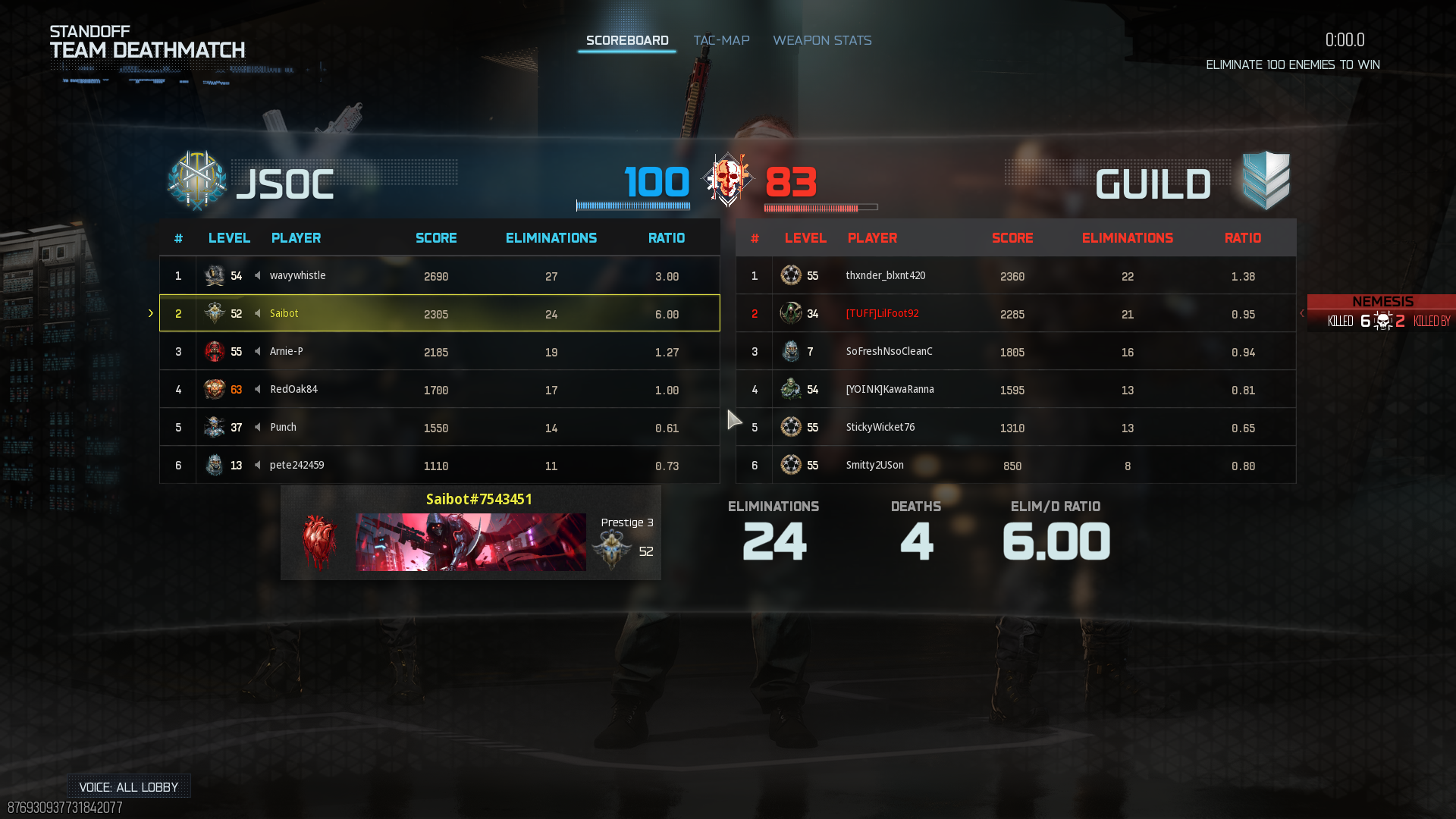Screen dimensions: 1456x819
Task: Open the Weapon Stats tab
Action: 822,40
